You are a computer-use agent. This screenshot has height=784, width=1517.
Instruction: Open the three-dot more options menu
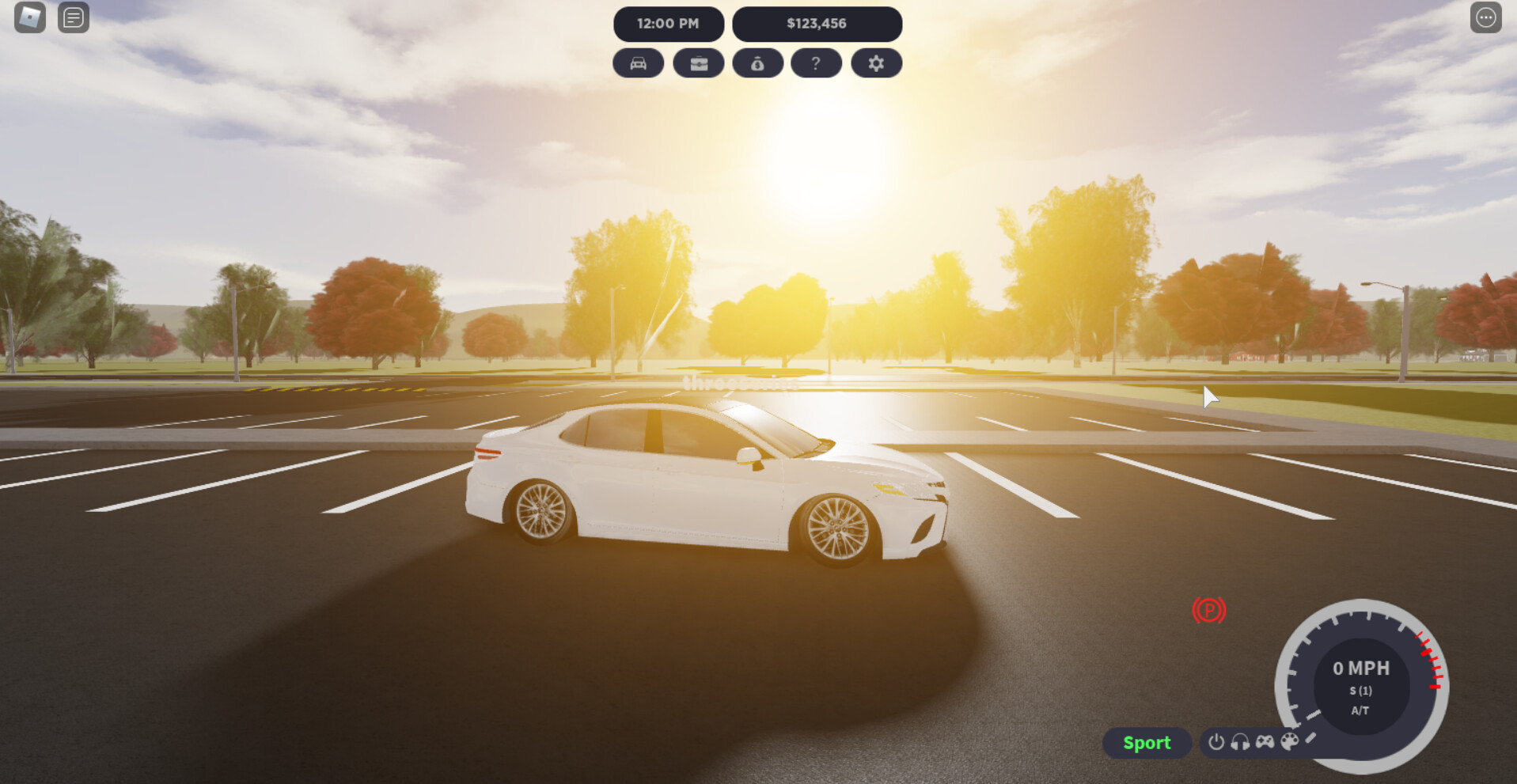coord(1485,17)
